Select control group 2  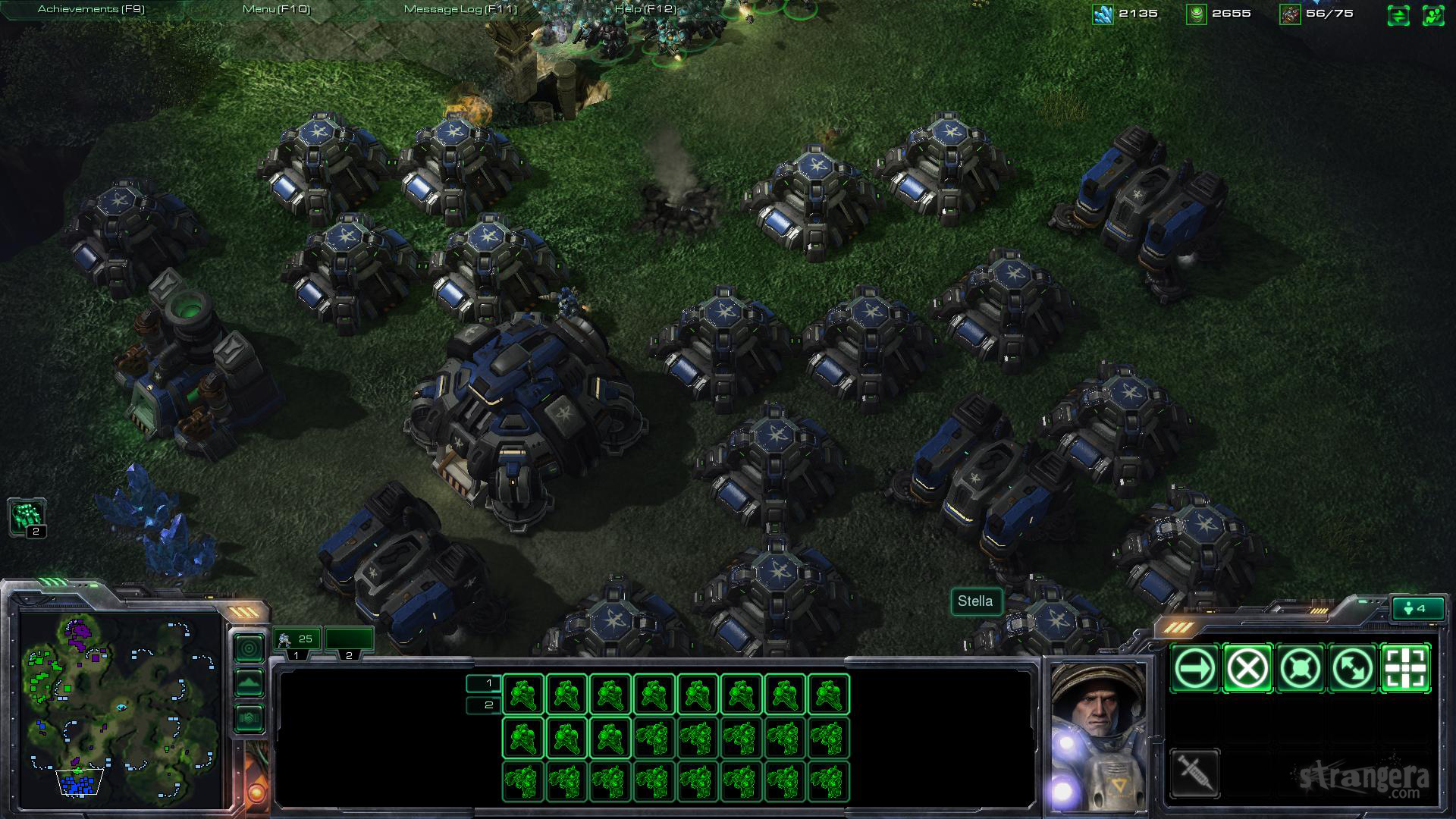tap(349, 641)
